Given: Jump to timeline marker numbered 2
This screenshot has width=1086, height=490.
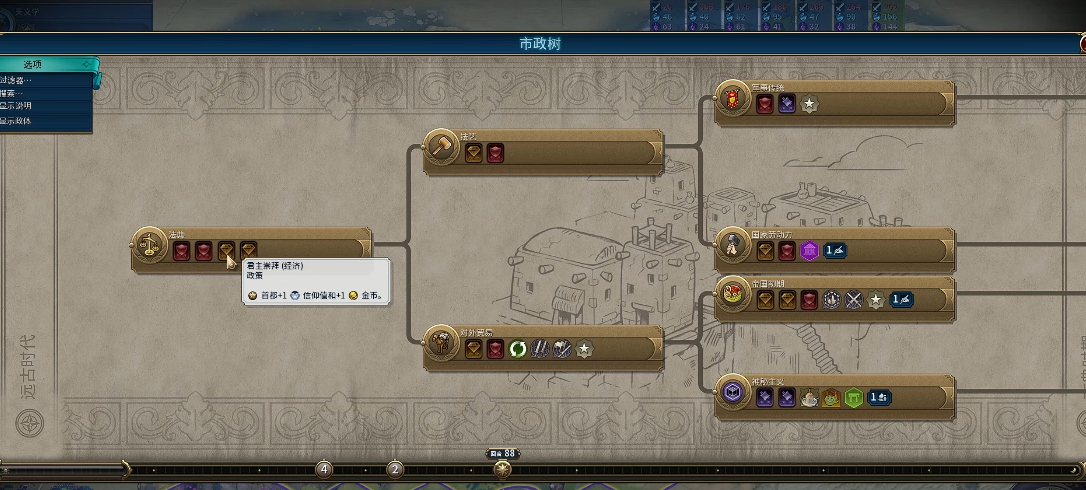Looking at the screenshot, I should (395, 469).
